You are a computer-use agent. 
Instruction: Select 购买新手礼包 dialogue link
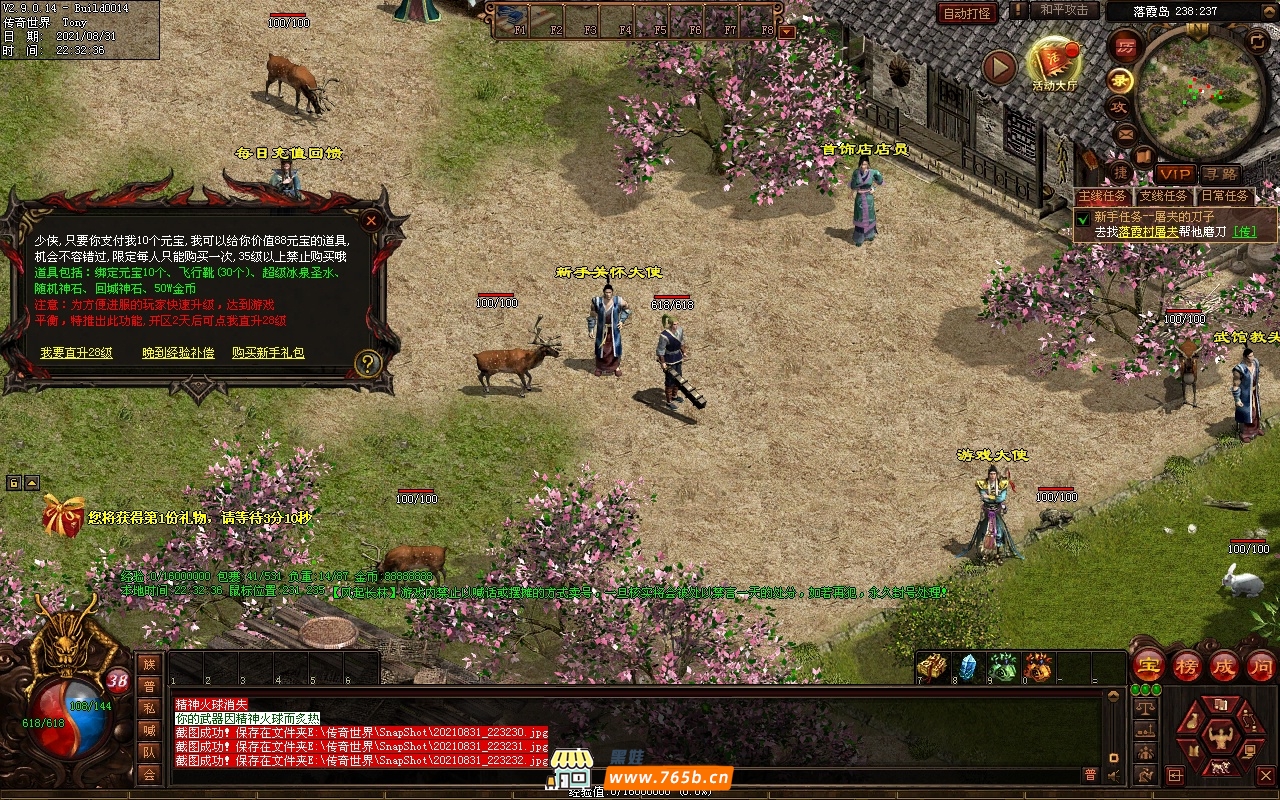point(268,353)
